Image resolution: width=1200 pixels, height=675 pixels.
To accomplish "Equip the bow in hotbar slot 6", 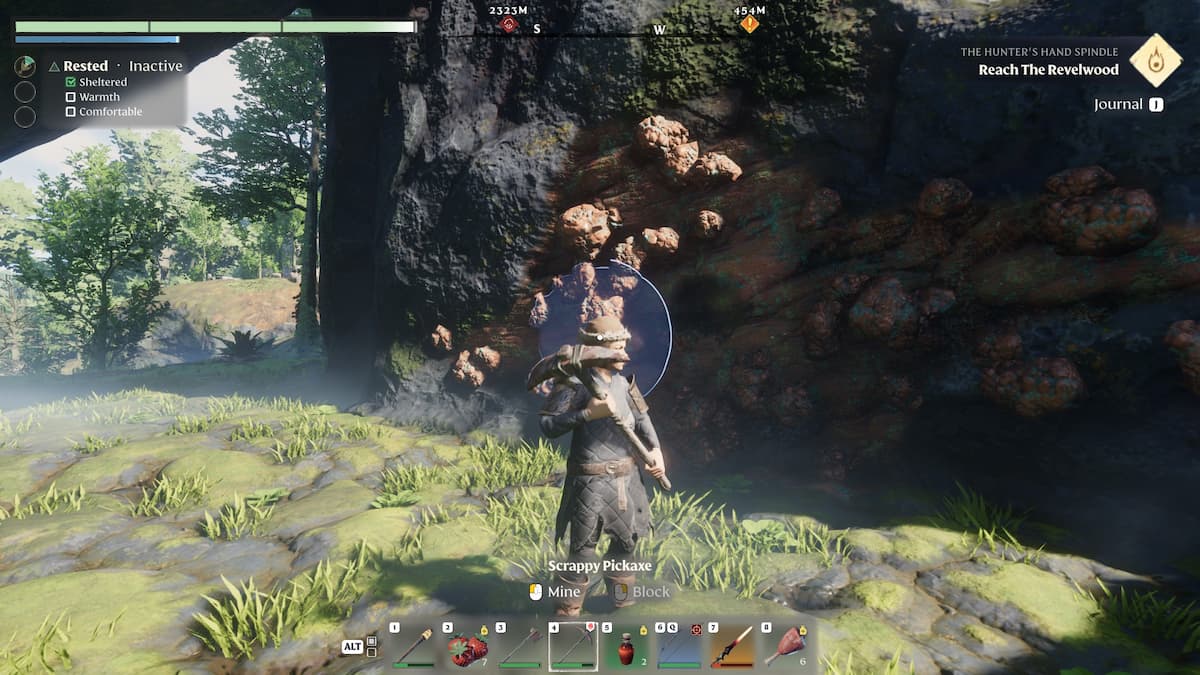I will point(679,647).
